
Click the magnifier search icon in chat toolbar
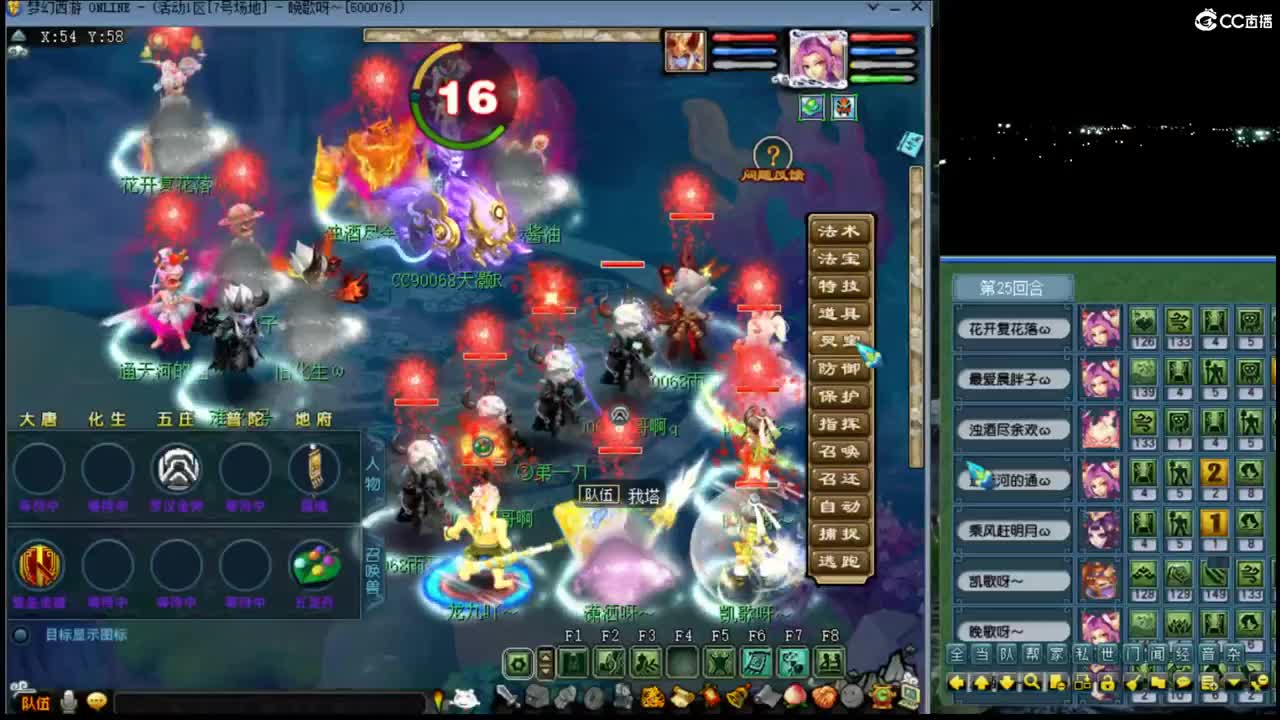tap(1032, 682)
